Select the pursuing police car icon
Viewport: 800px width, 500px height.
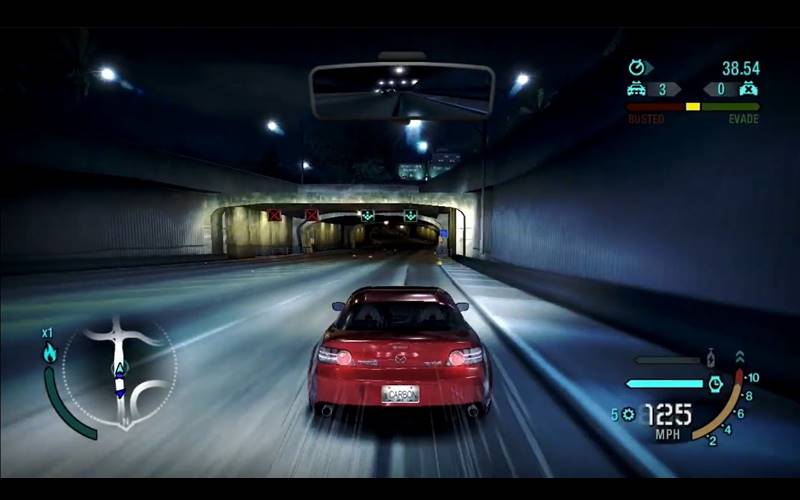click(636, 89)
